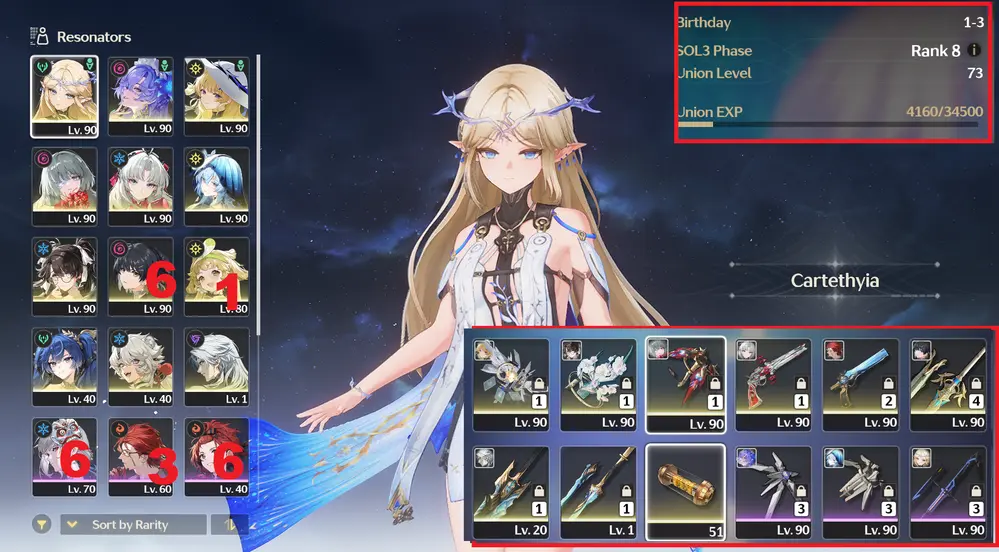Screen dimensions: 999x552
Task: Pick the Lv. 70 resonator with lion mask
Action: (x=64, y=455)
